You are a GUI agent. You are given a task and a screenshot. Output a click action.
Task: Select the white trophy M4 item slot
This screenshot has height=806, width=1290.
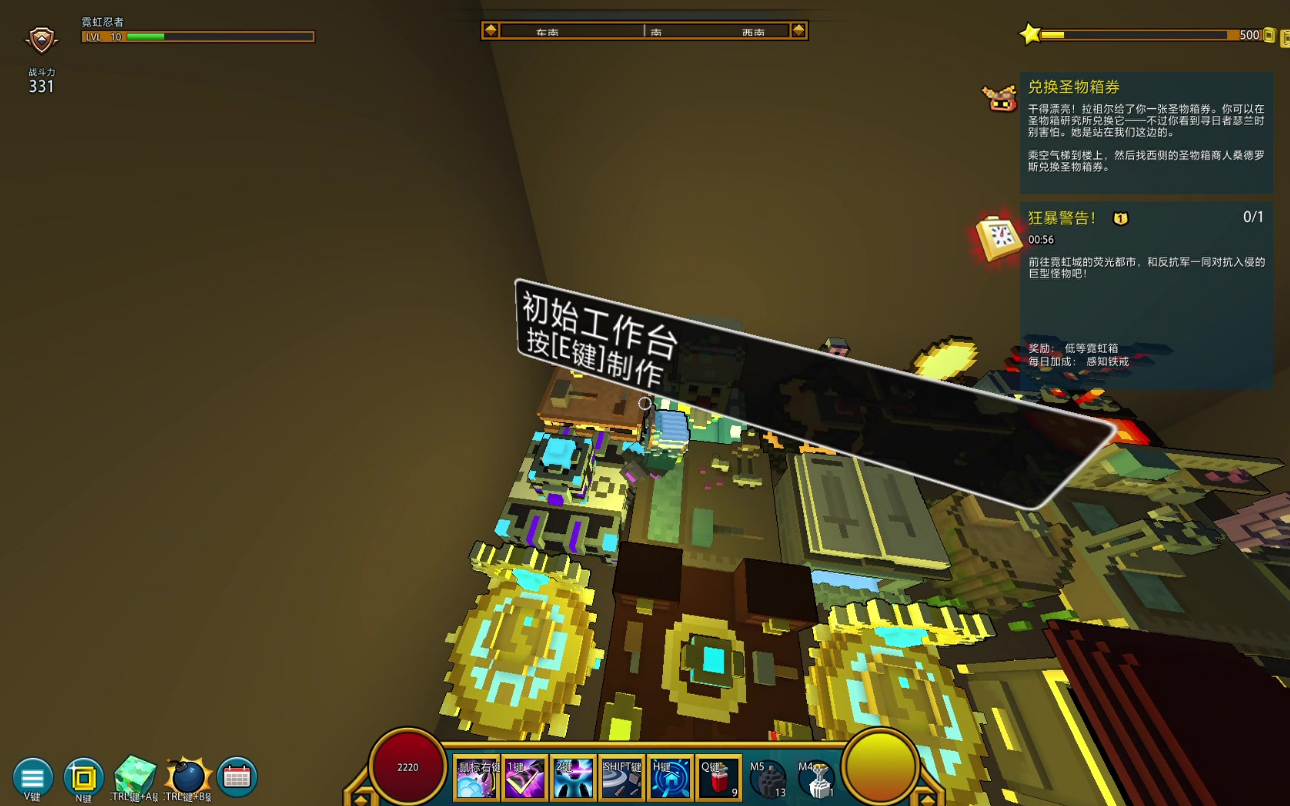(816, 779)
